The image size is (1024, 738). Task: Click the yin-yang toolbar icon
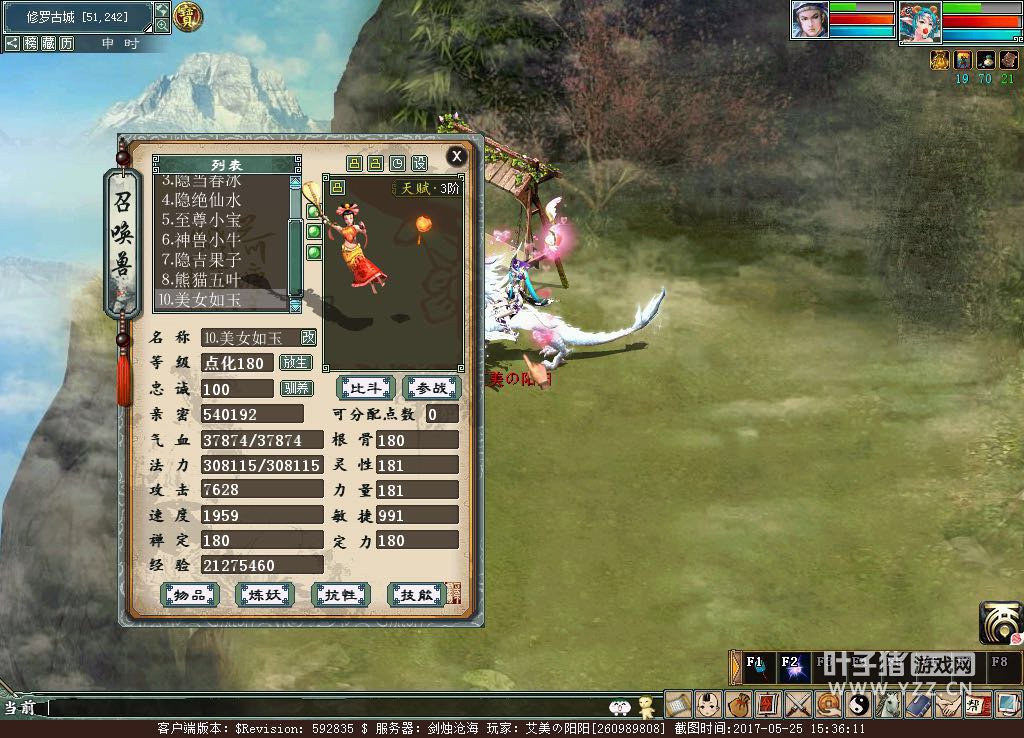pos(858,705)
